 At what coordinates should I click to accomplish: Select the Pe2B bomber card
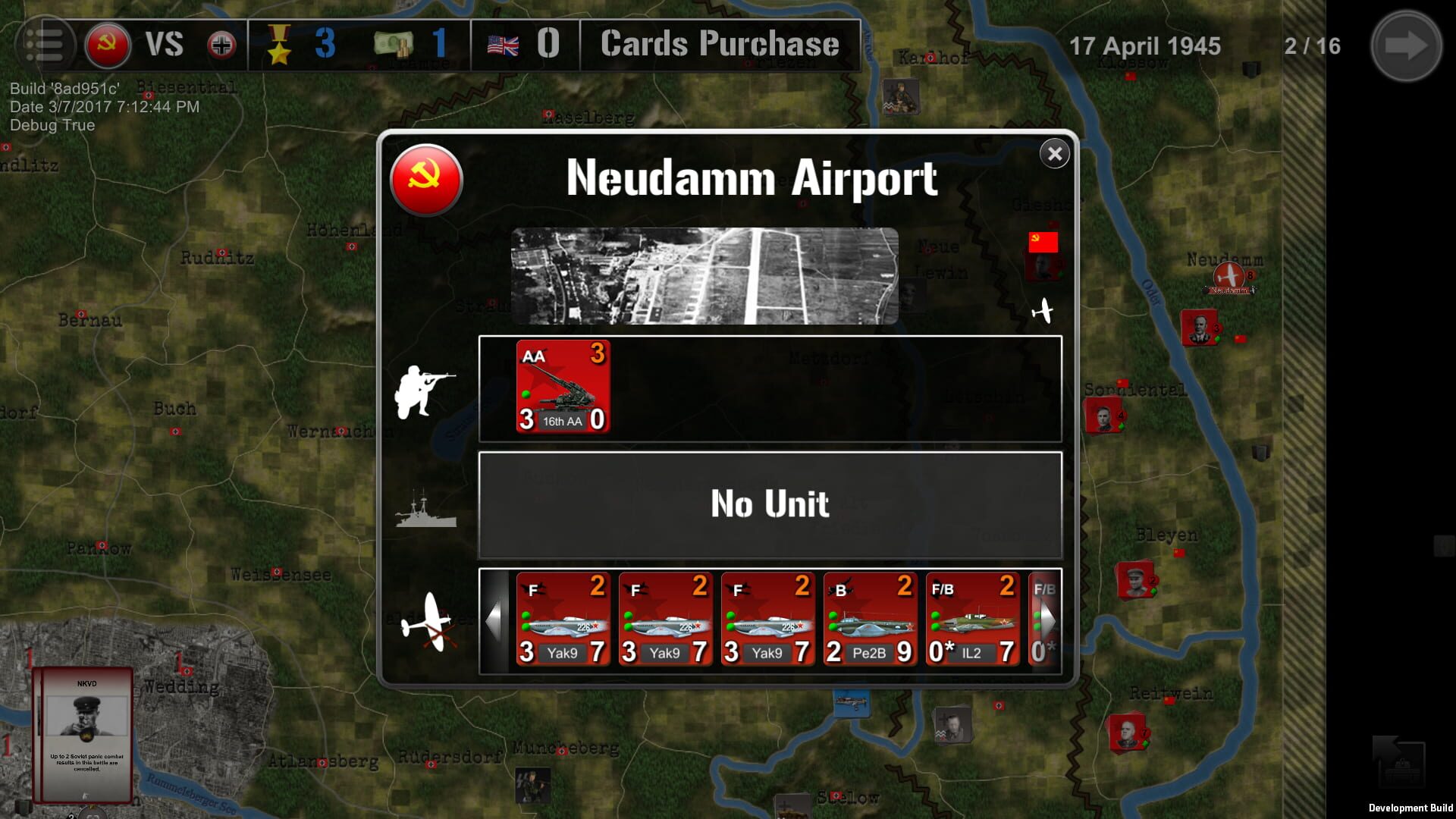tap(869, 618)
